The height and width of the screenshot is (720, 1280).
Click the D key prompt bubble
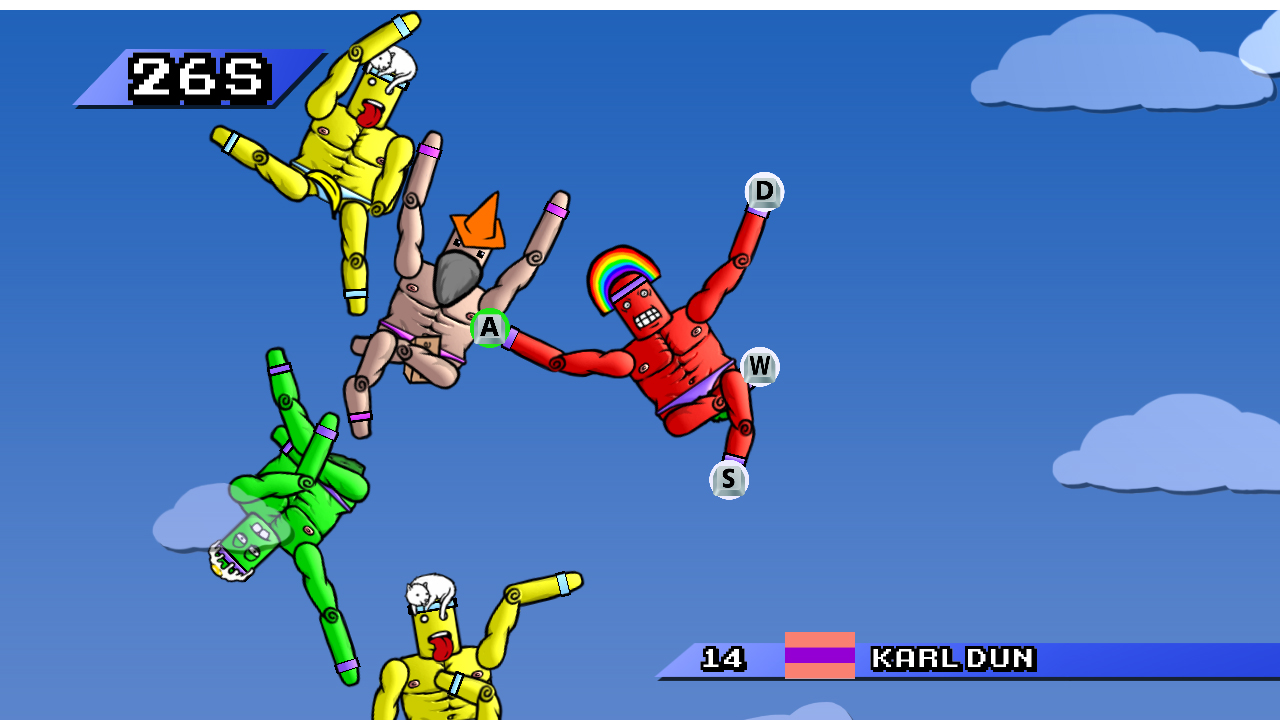click(763, 192)
